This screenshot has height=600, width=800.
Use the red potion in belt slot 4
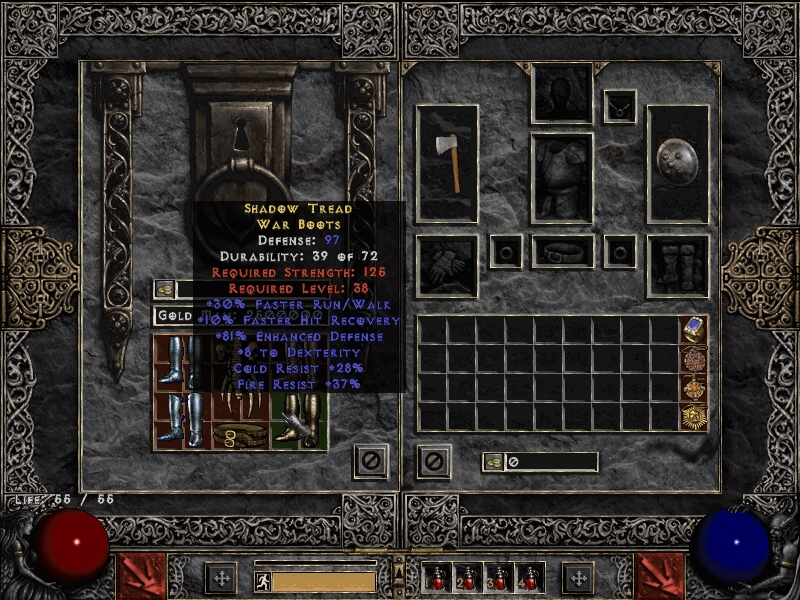(529, 578)
